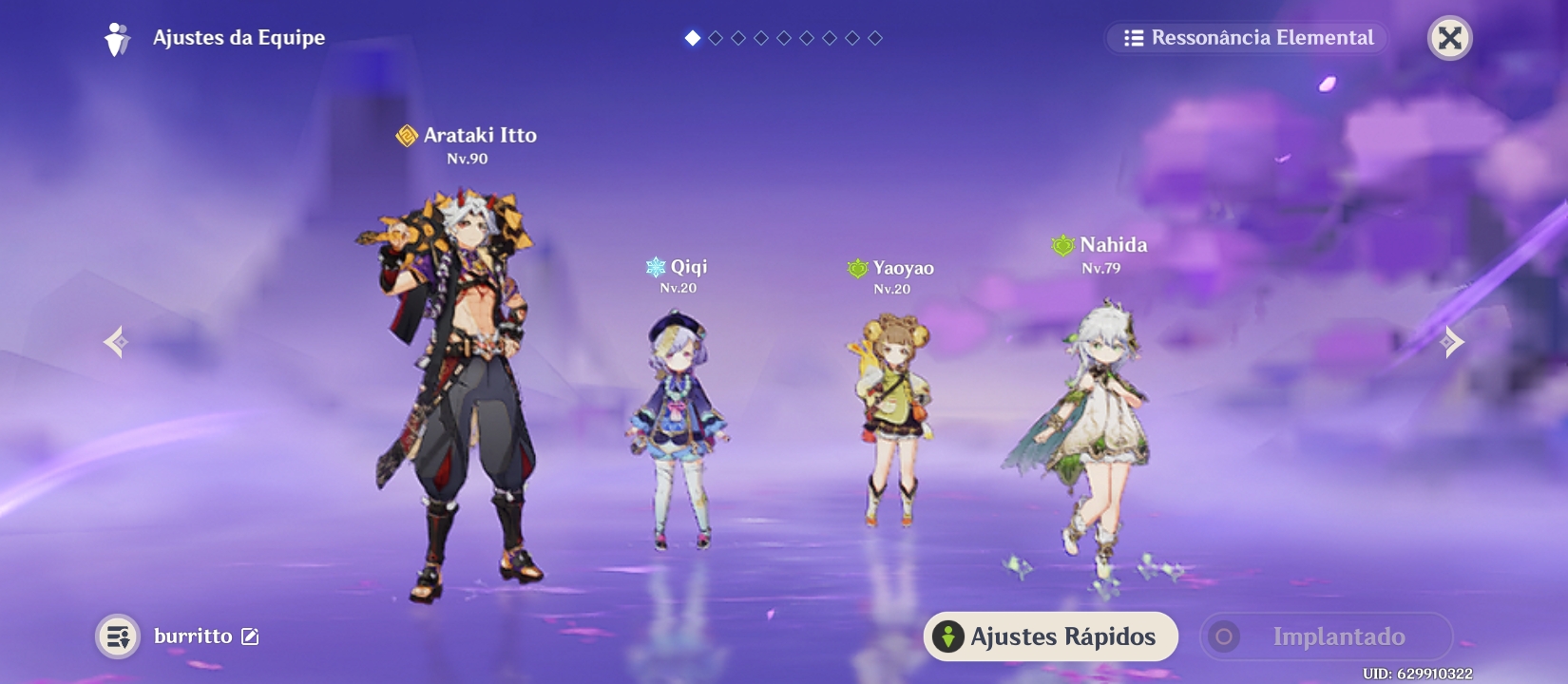
Task: Click the Ajustes da Equipe header
Action: click(x=239, y=38)
